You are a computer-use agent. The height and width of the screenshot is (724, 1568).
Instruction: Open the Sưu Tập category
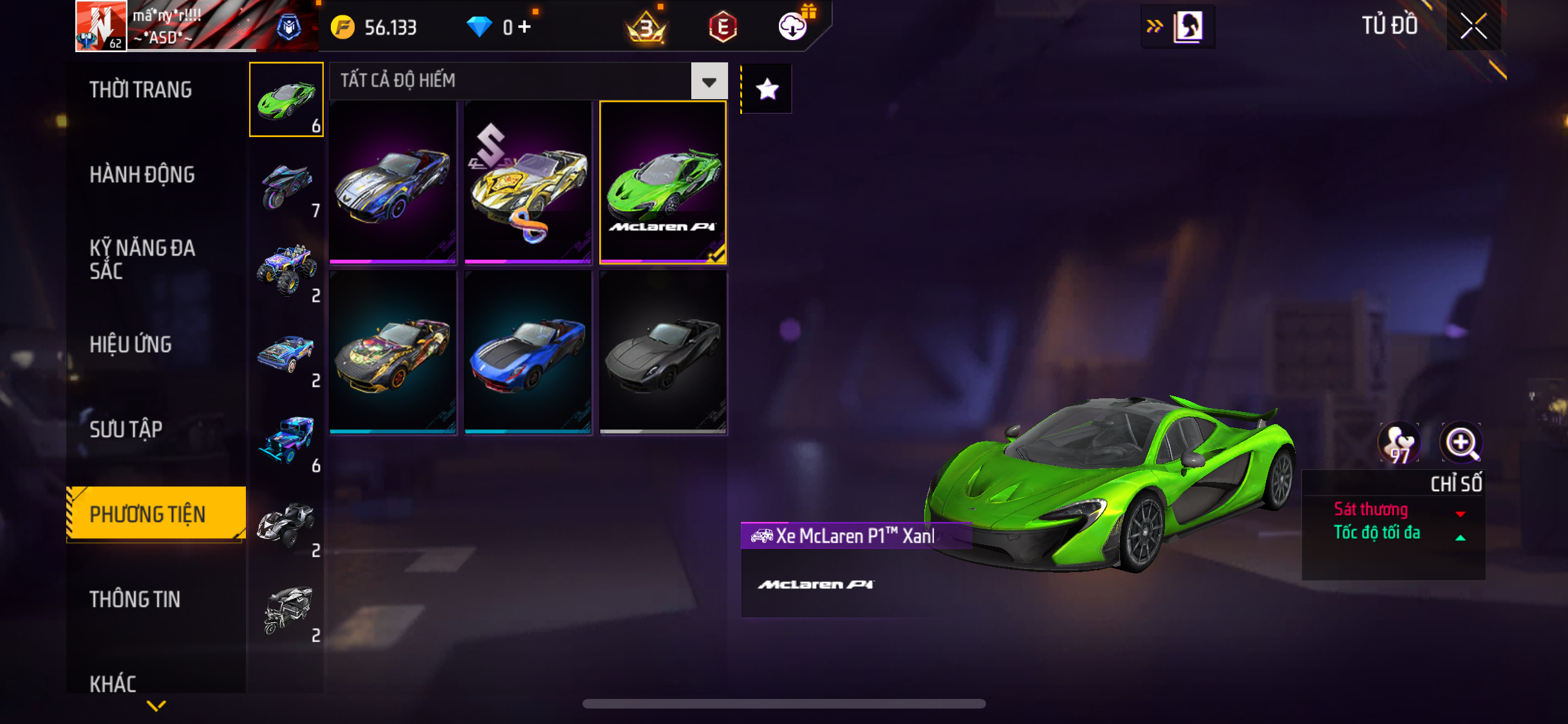click(126, 429)
